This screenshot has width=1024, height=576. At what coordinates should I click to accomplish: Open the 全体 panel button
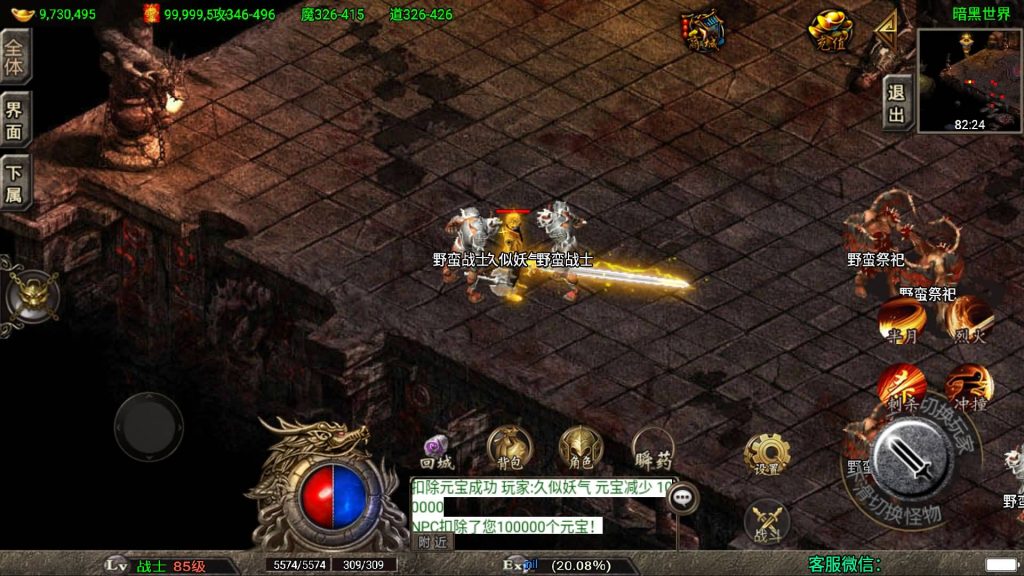point(15,56)
